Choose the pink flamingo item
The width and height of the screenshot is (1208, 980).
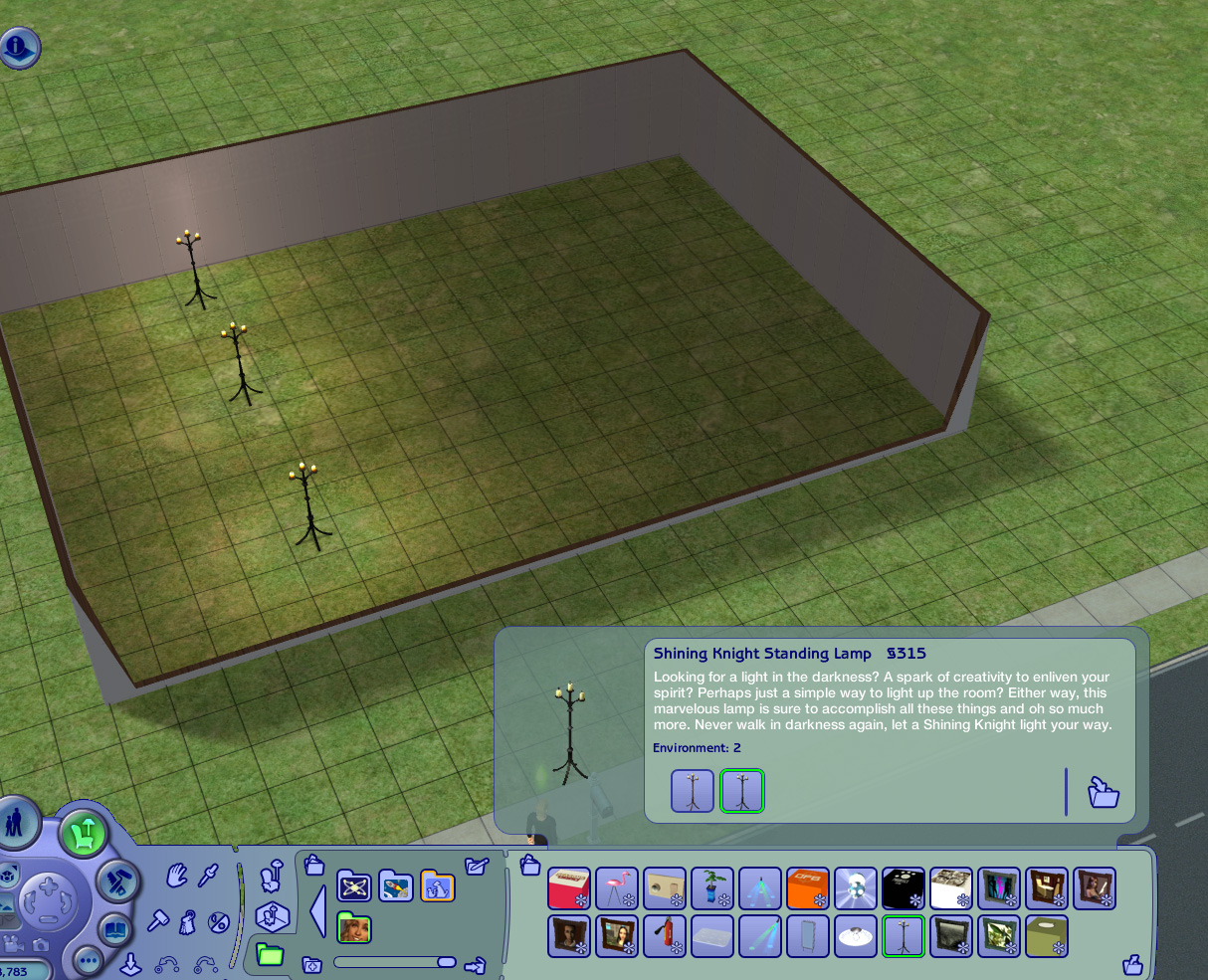tap(617, 888)
